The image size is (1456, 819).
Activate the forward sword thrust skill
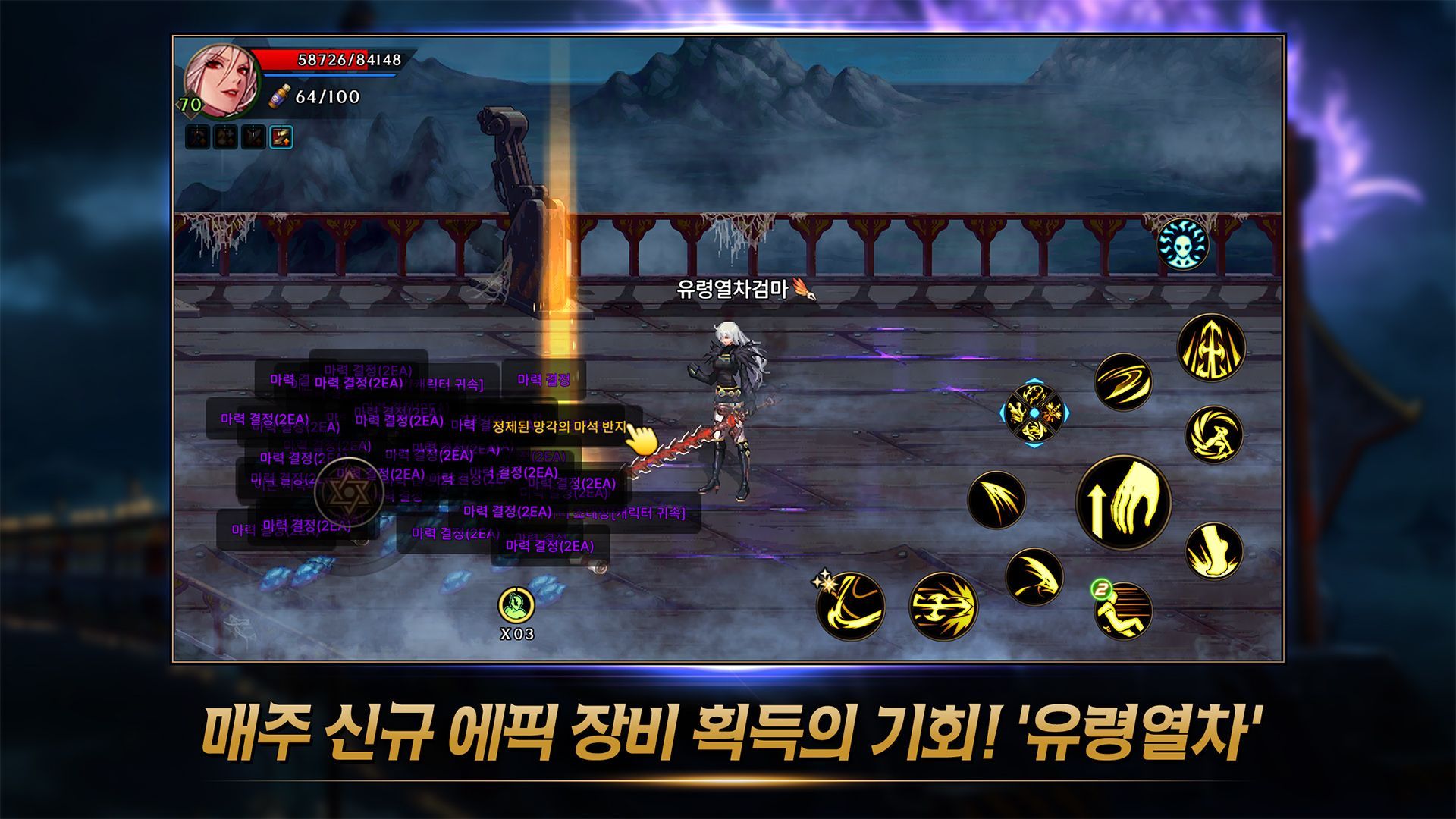[x=943, y=606]
